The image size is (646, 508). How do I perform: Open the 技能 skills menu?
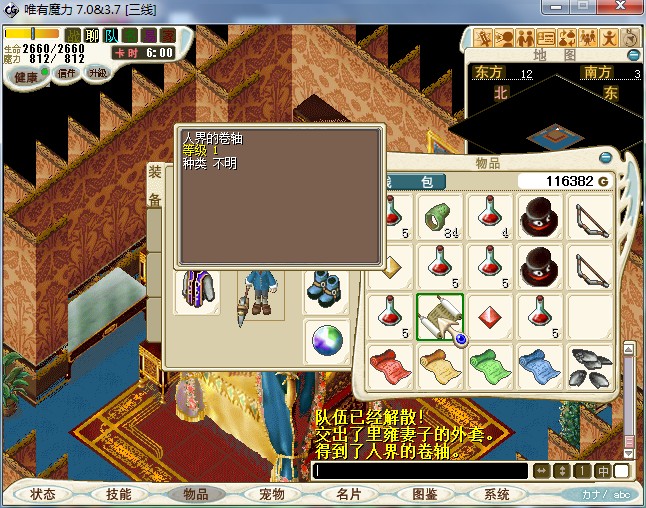coord(118,494)
